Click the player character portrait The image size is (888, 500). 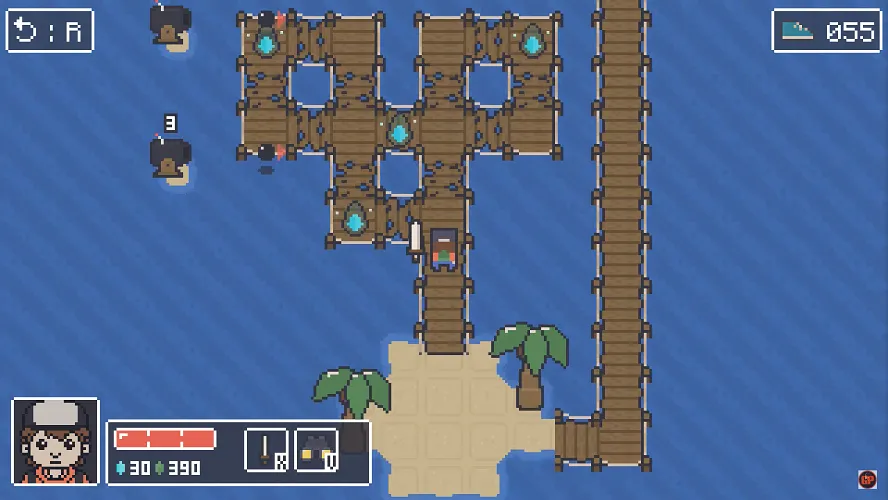(x=55, y=442)
